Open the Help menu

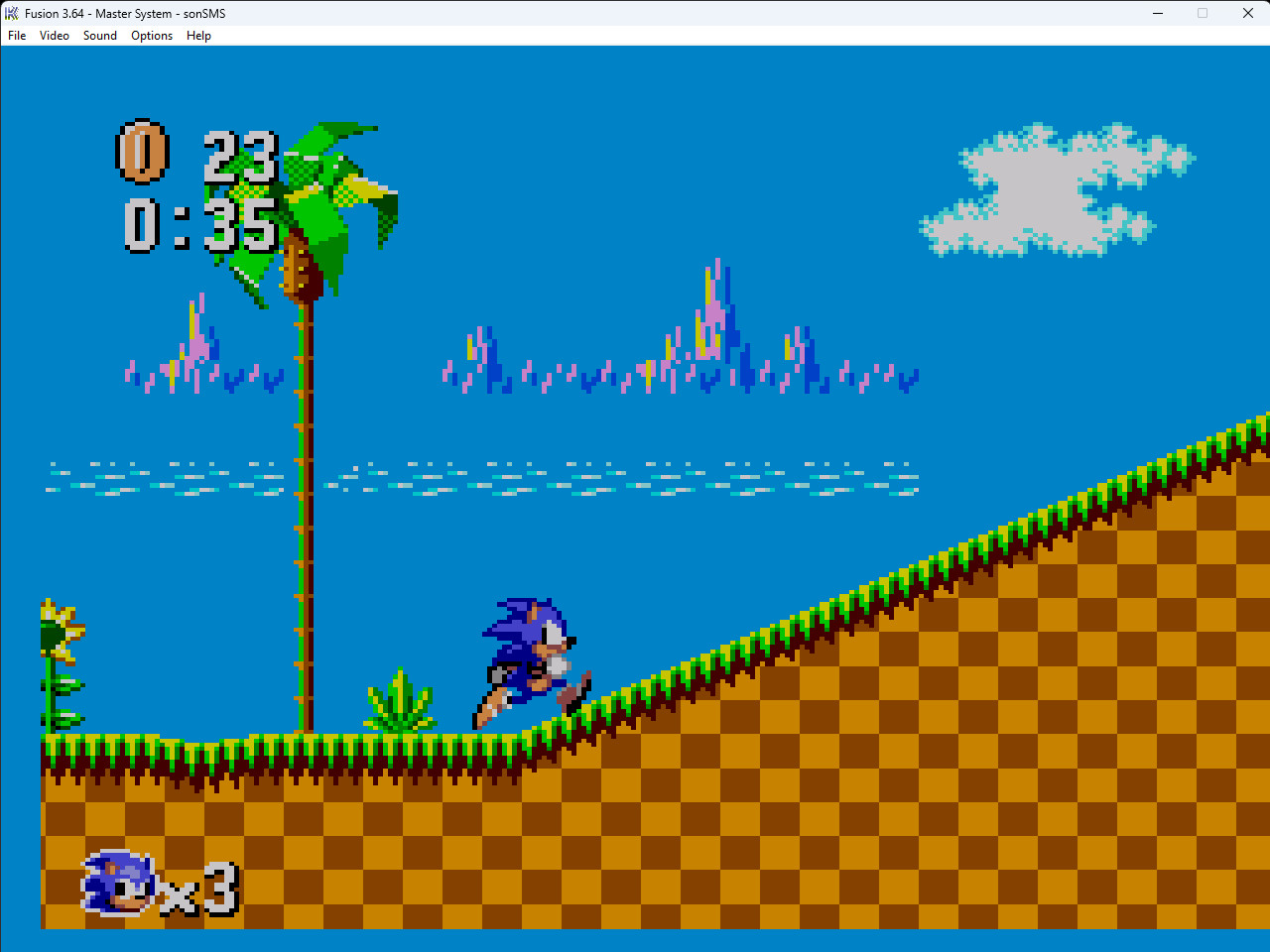[198, 36]
